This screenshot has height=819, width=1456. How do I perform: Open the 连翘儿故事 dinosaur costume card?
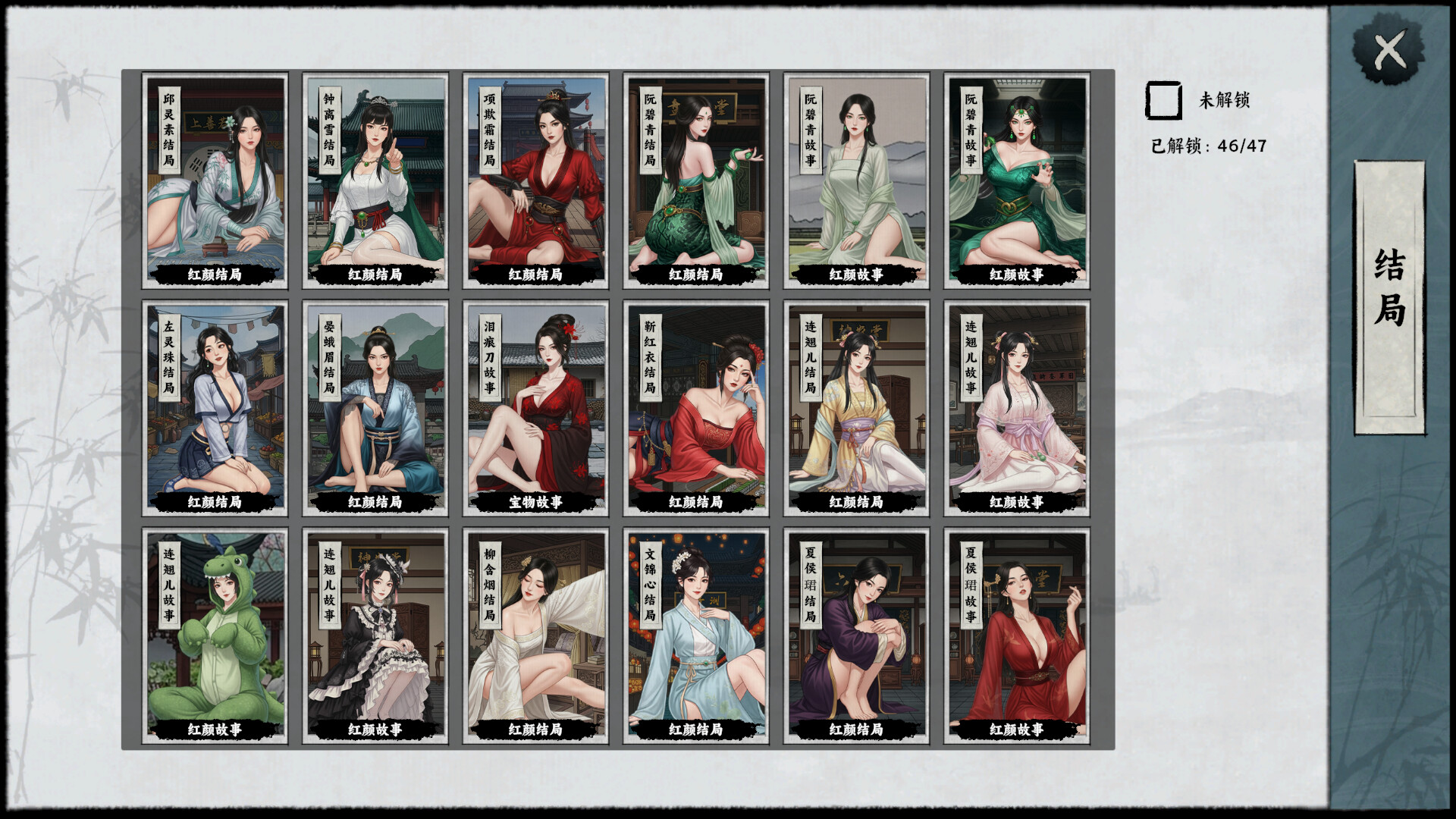click(215, 635)
